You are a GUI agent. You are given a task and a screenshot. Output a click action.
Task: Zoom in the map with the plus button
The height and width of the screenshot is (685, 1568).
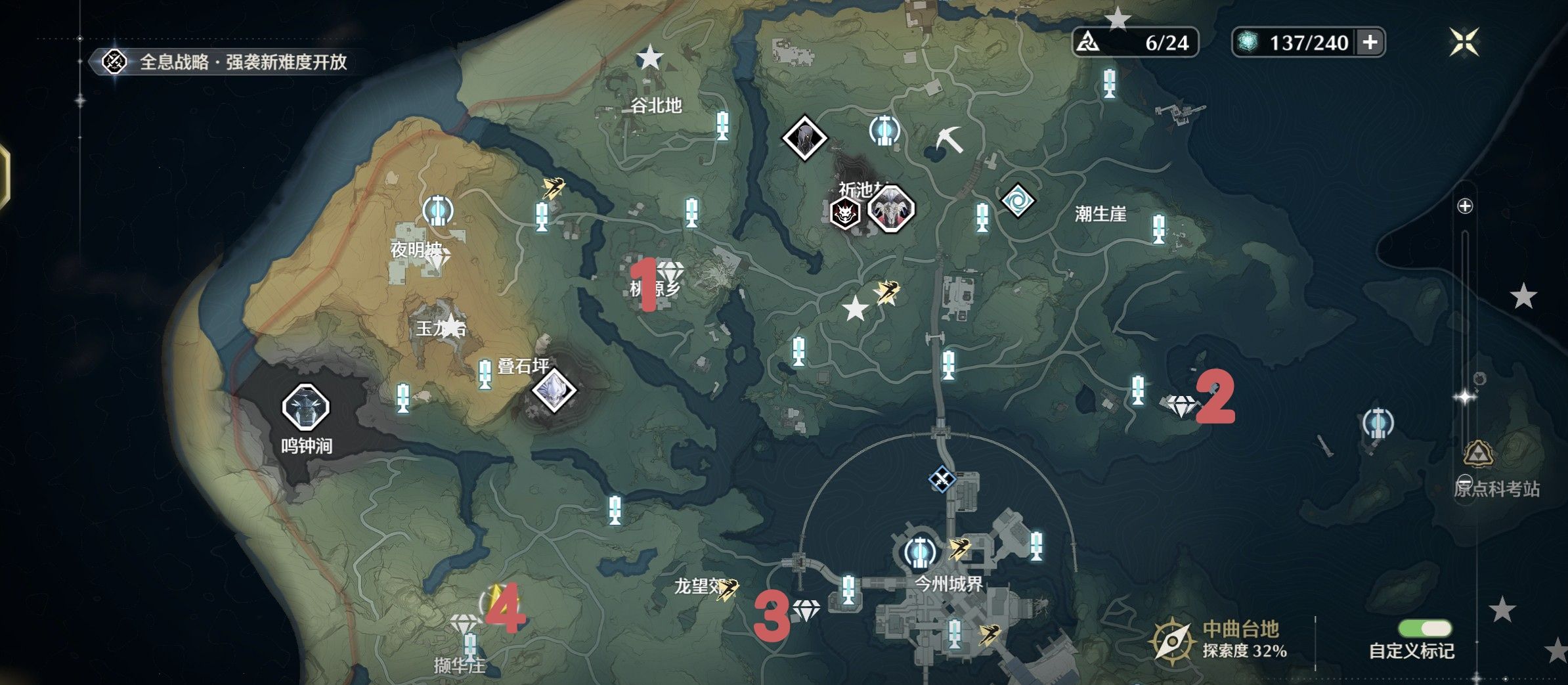pyautogui.click(x=1465, y=206)
